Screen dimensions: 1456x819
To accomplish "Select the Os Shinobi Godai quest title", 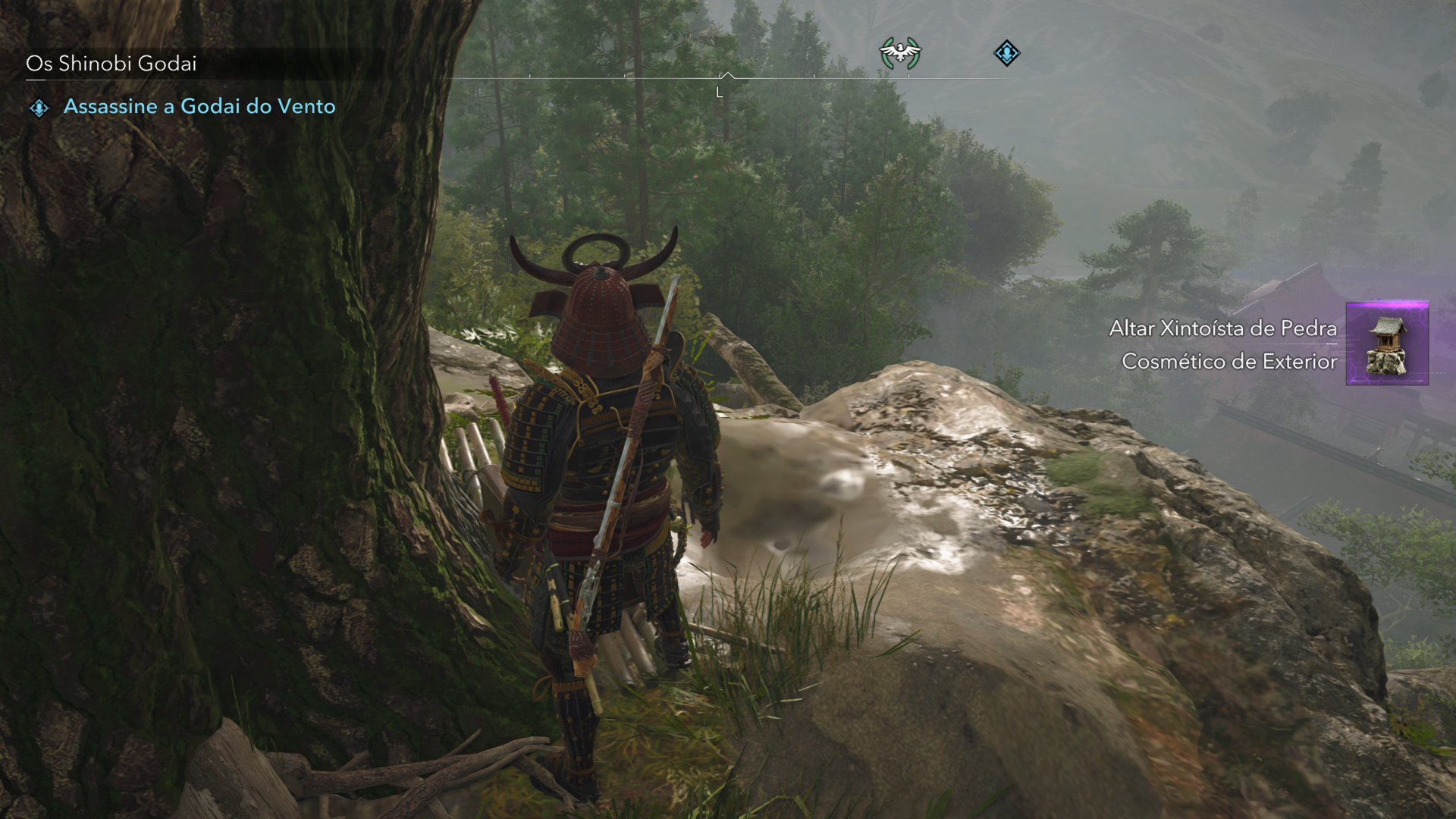I will coord(111,64).
